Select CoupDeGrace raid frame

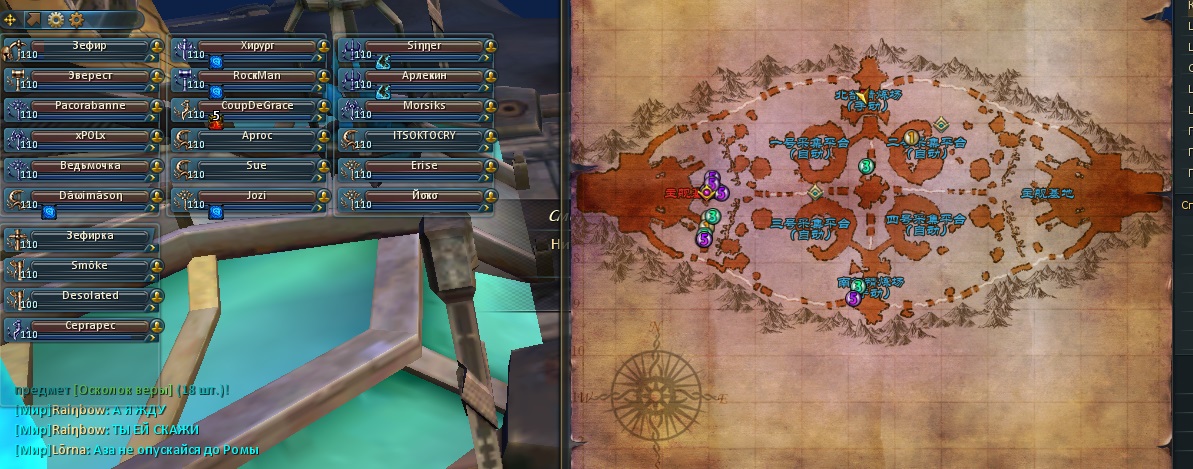click(x=250, y=106)
